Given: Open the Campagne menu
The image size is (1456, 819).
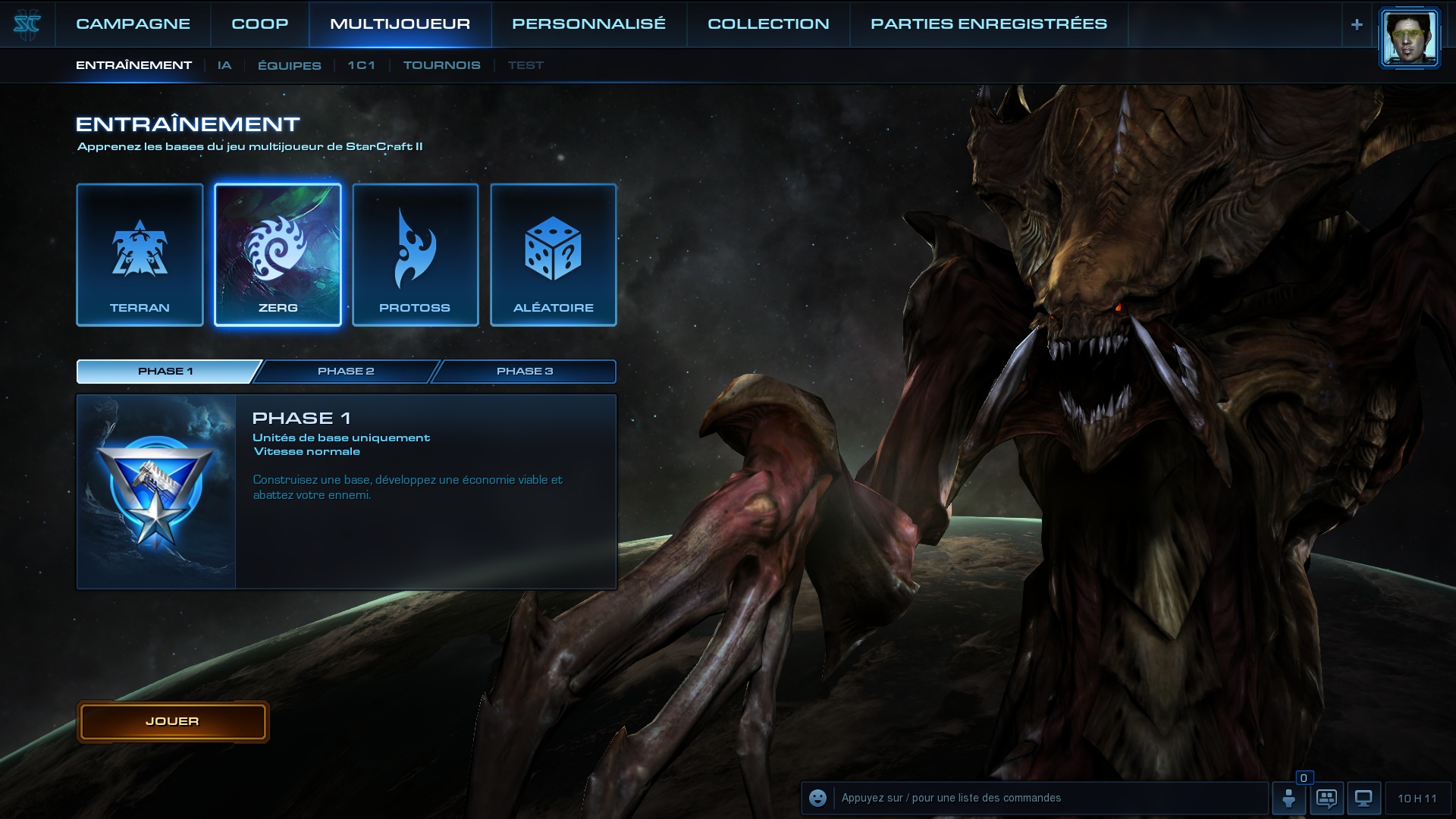Looking at the screenshot, I should point(133,24).
